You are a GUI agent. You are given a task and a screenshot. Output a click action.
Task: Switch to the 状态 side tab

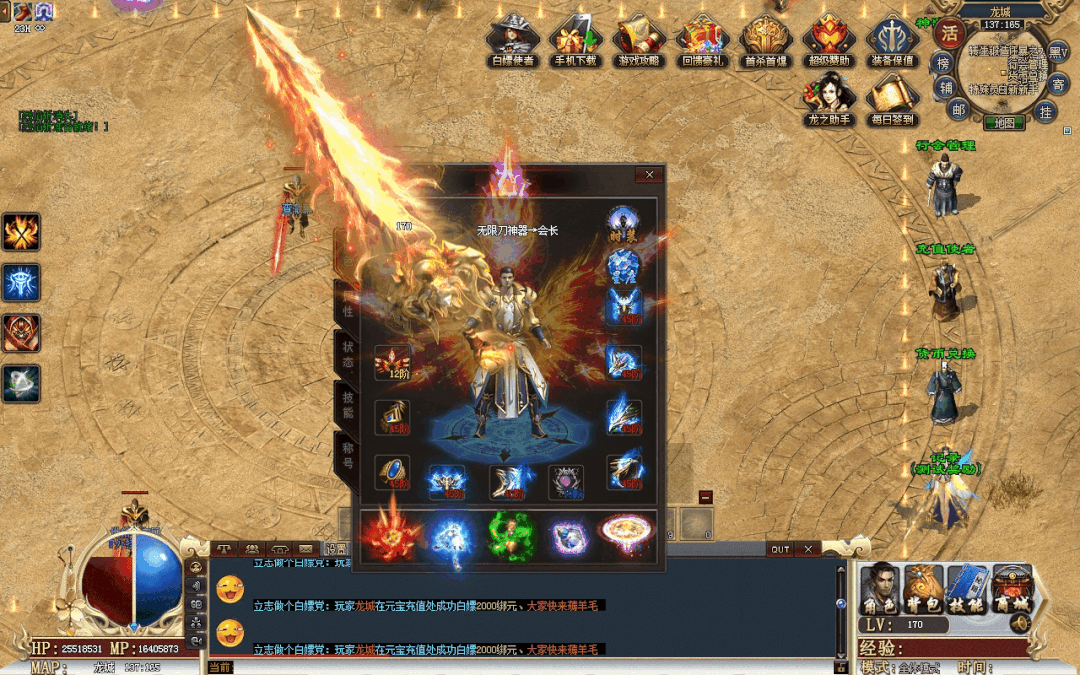pyautogui.click(x=347, y=352)
